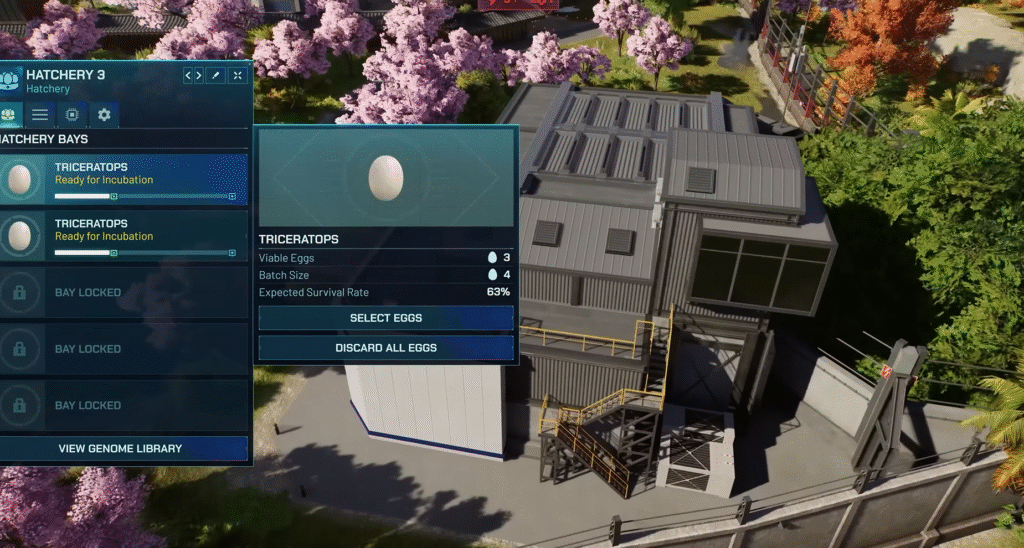Screen dimensions: 1024x548
Task: Select the highlighted Triceratops hatchery bay
Action: (x=123, y=180)
